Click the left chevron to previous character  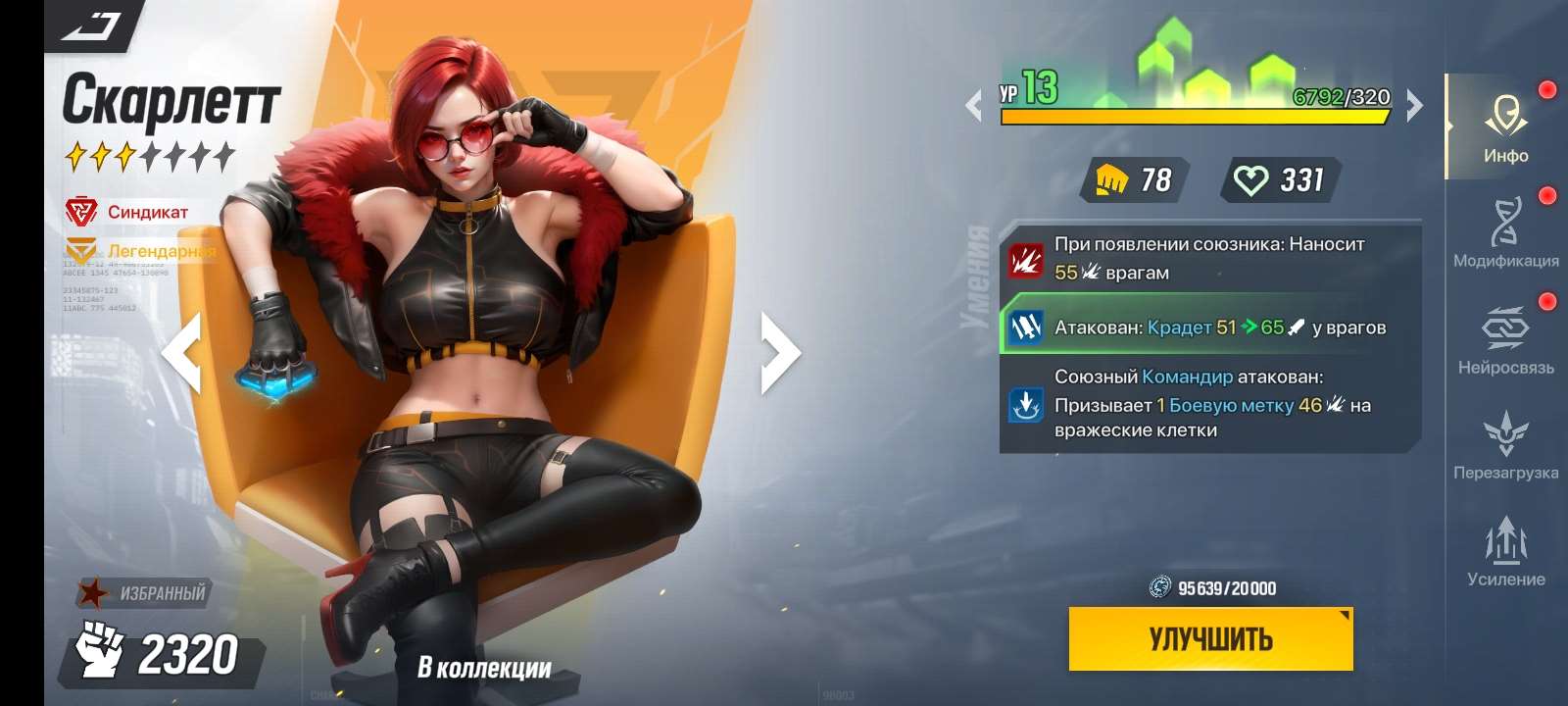click(182, 354)
